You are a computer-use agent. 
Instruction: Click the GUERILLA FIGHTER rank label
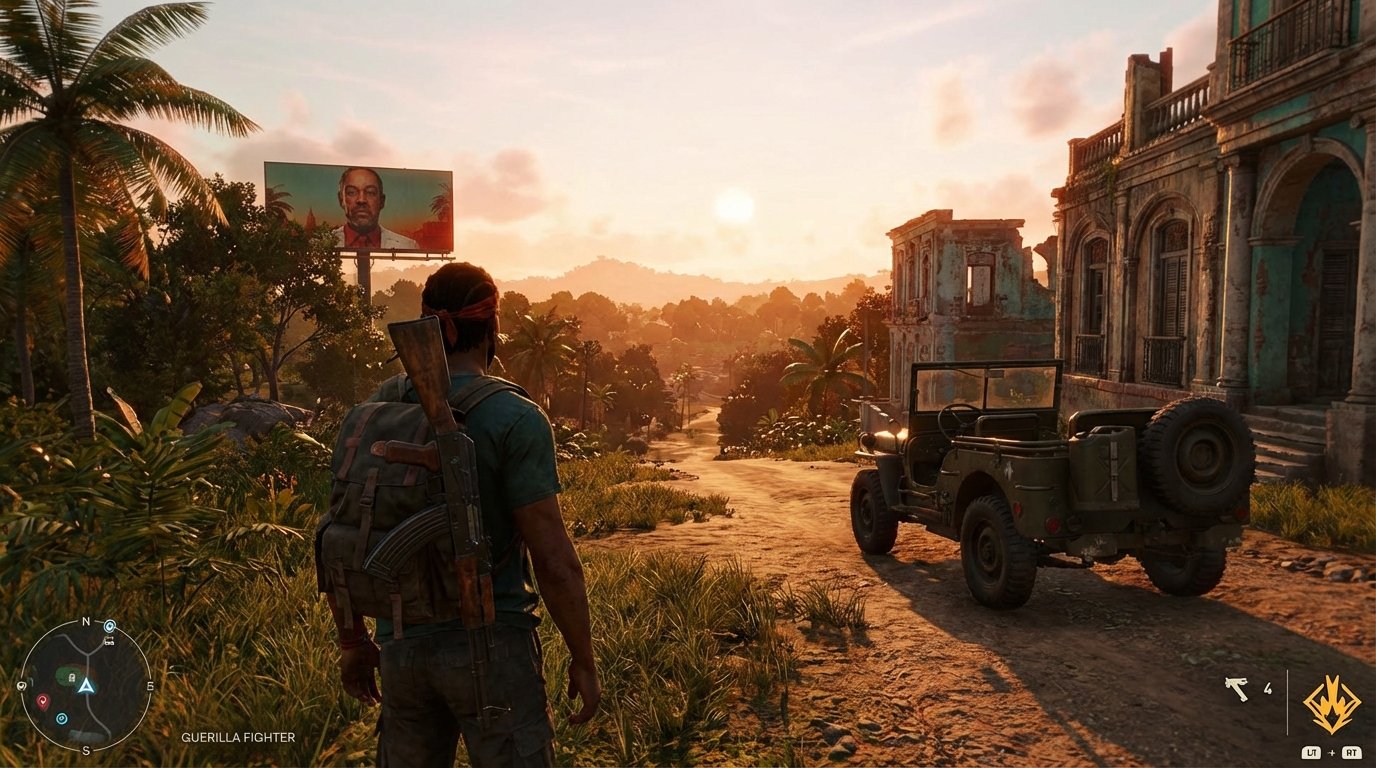(x=237, y=736)
